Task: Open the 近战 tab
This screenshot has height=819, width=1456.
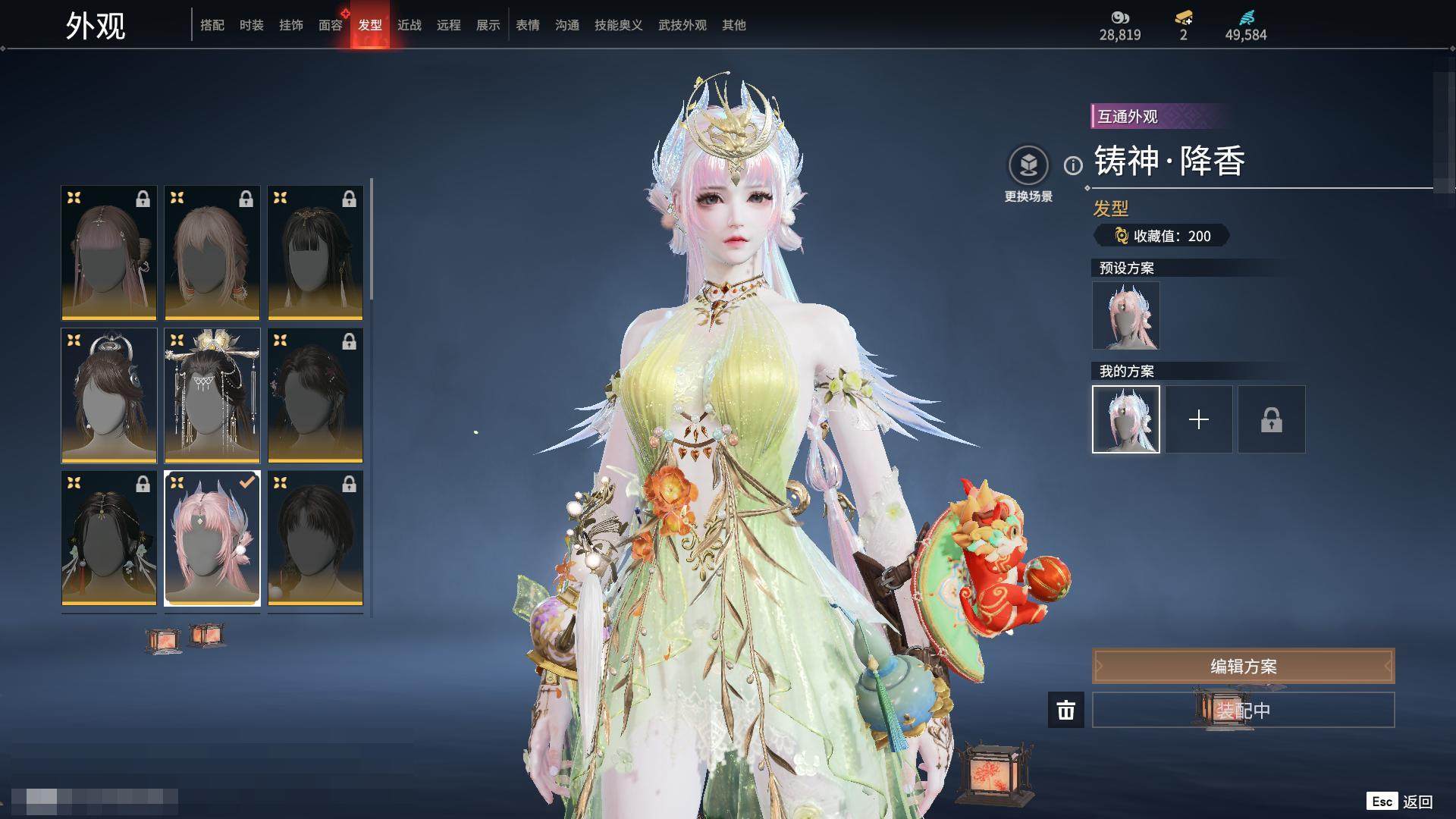Action: 409,25
